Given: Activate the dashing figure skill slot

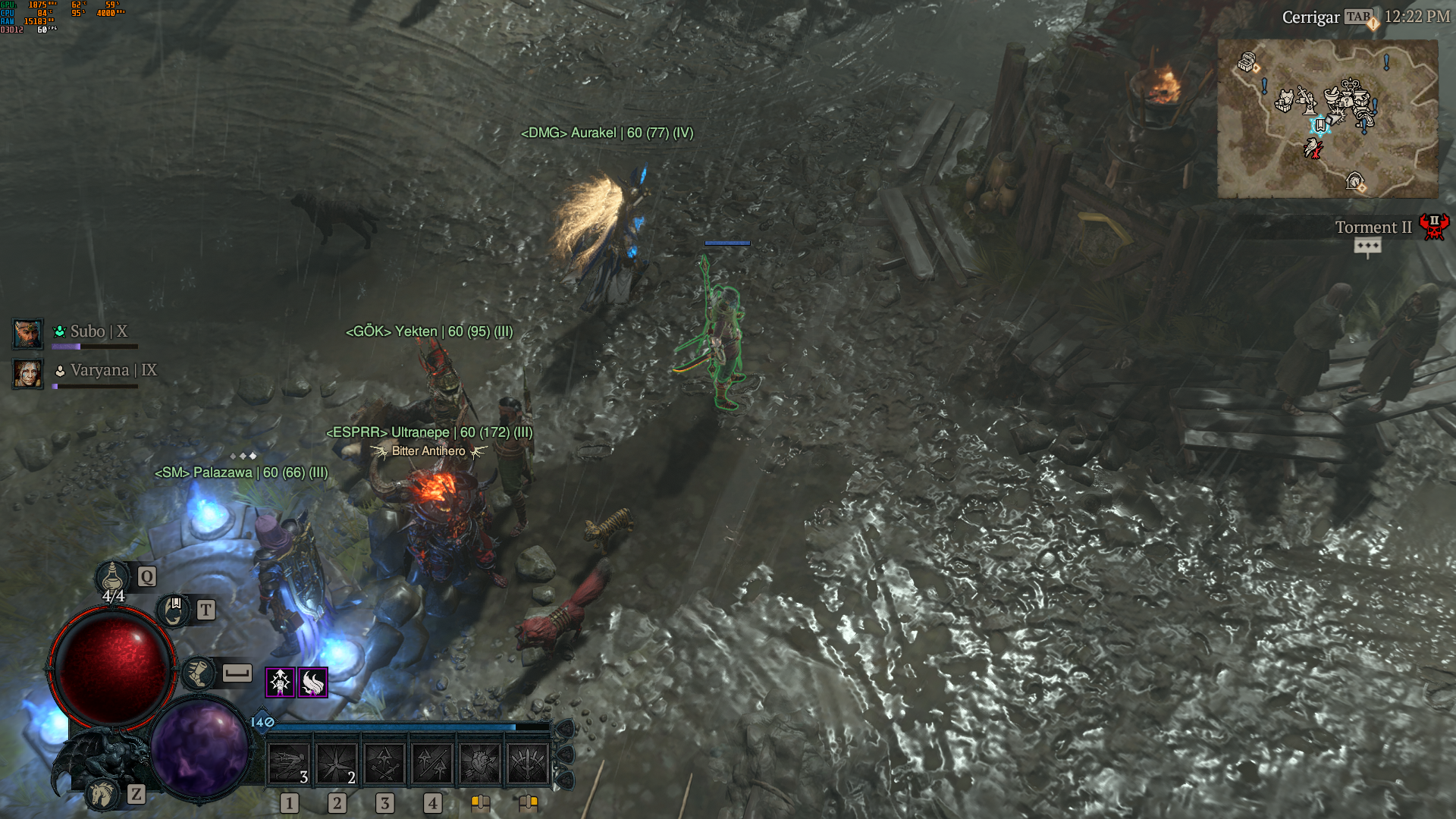Looking at the screenshot, I should (289, 762).
